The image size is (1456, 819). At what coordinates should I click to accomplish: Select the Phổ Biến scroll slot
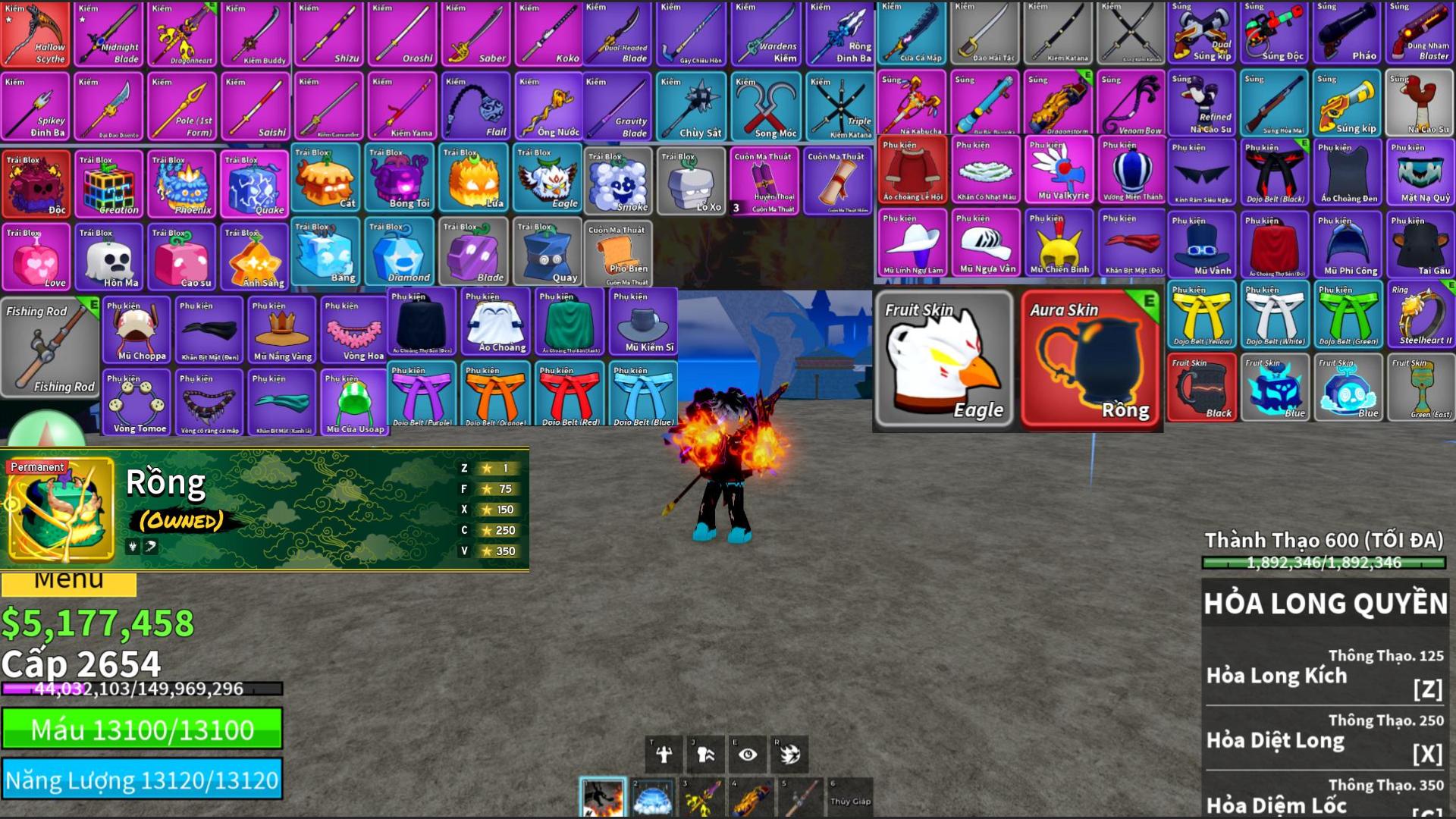pyautogui.click(x=618, y=254)
